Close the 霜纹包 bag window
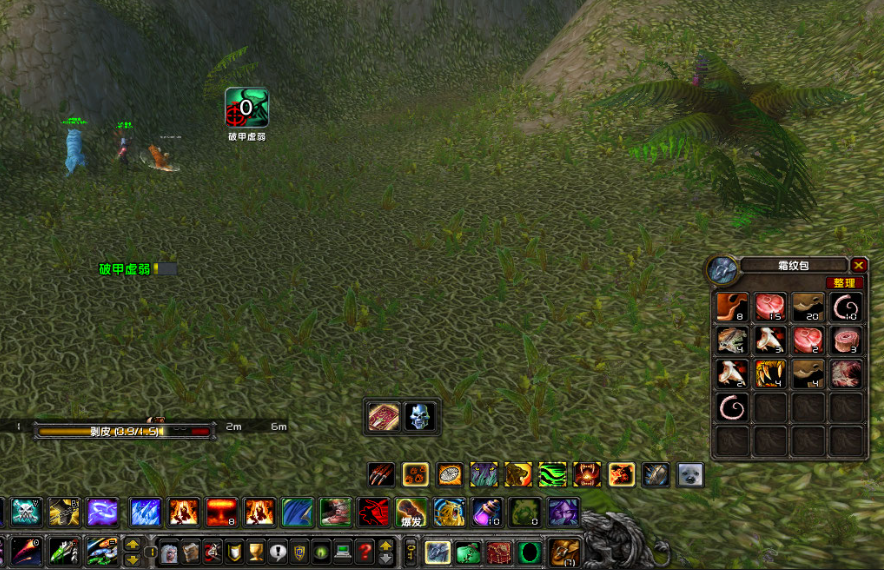The height and width of the screenshot is (570, 884). pos(859,265)
